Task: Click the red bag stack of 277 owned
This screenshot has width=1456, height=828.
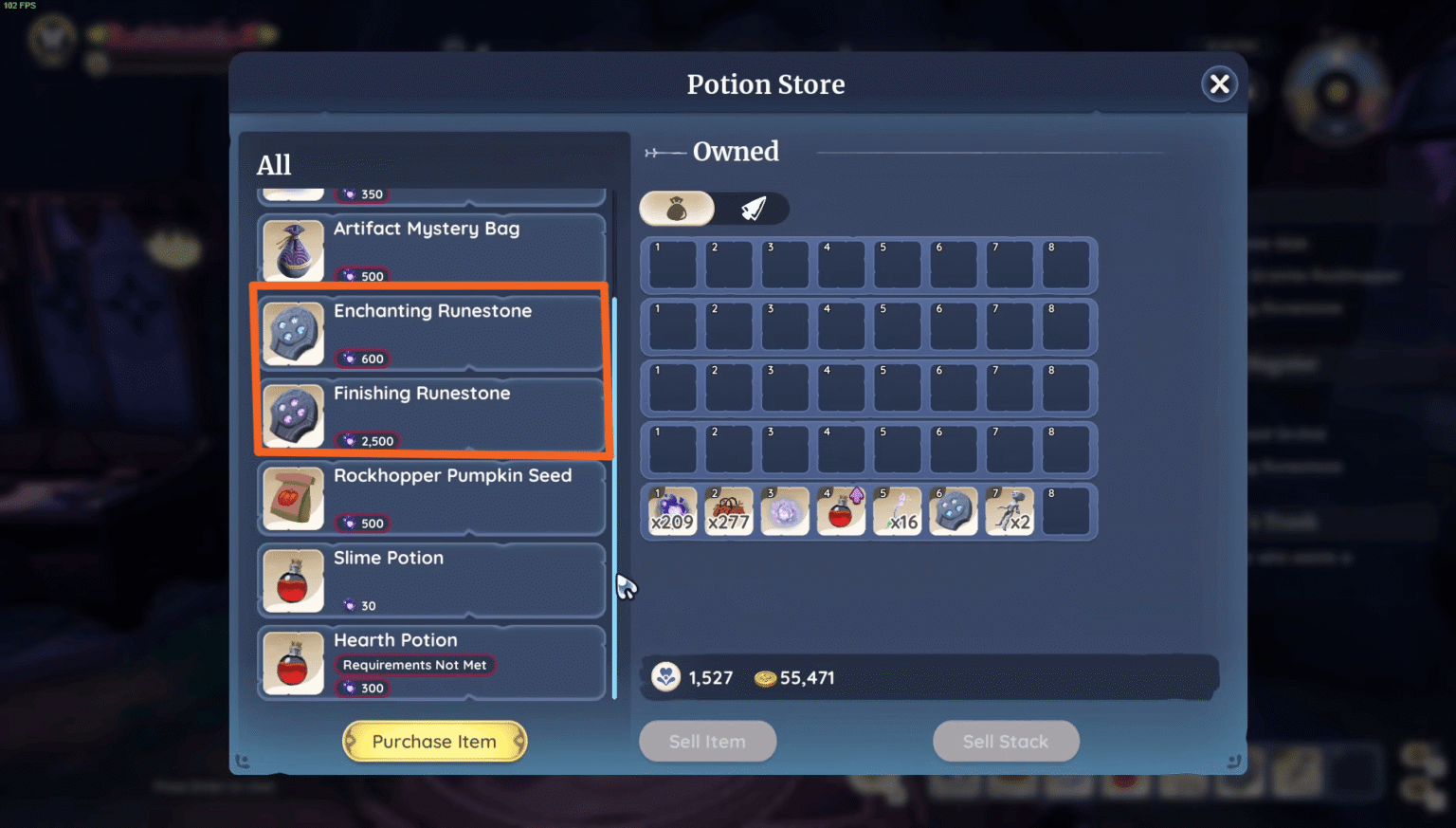Action: [x=728, y=510]
